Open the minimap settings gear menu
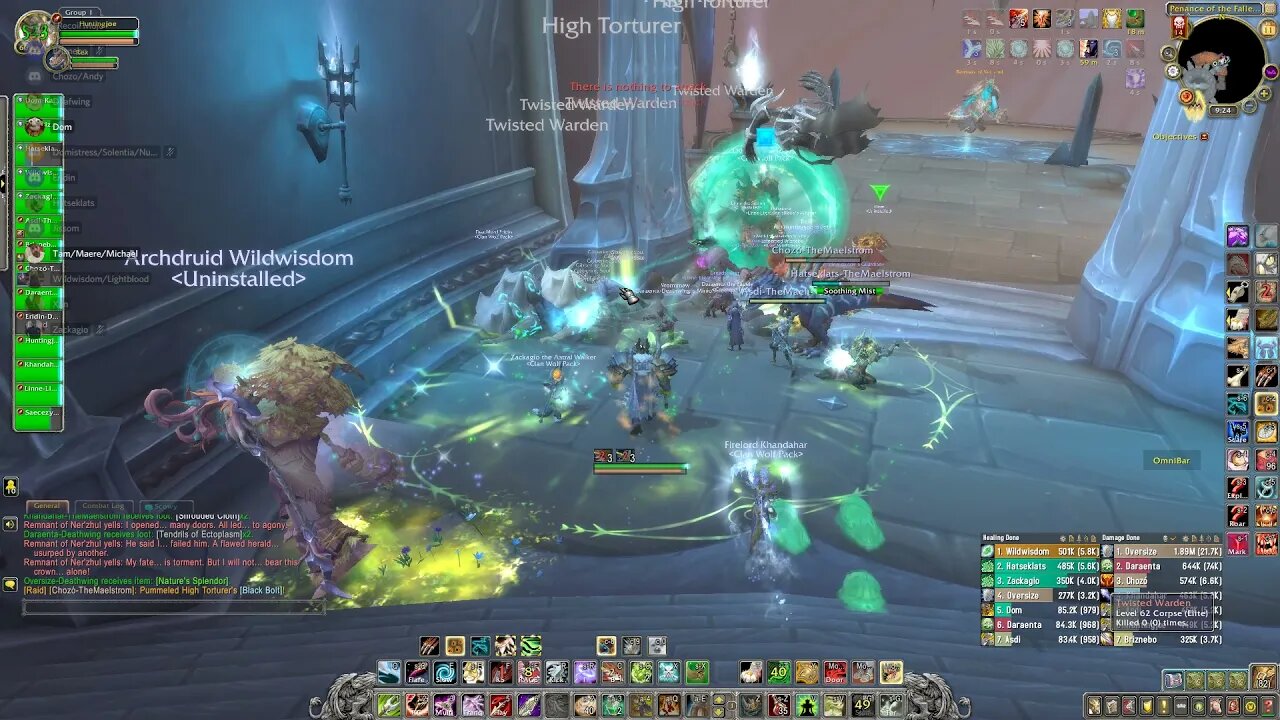The width and height of the screenshot is (1280, 720). (x=1172, y=72)
